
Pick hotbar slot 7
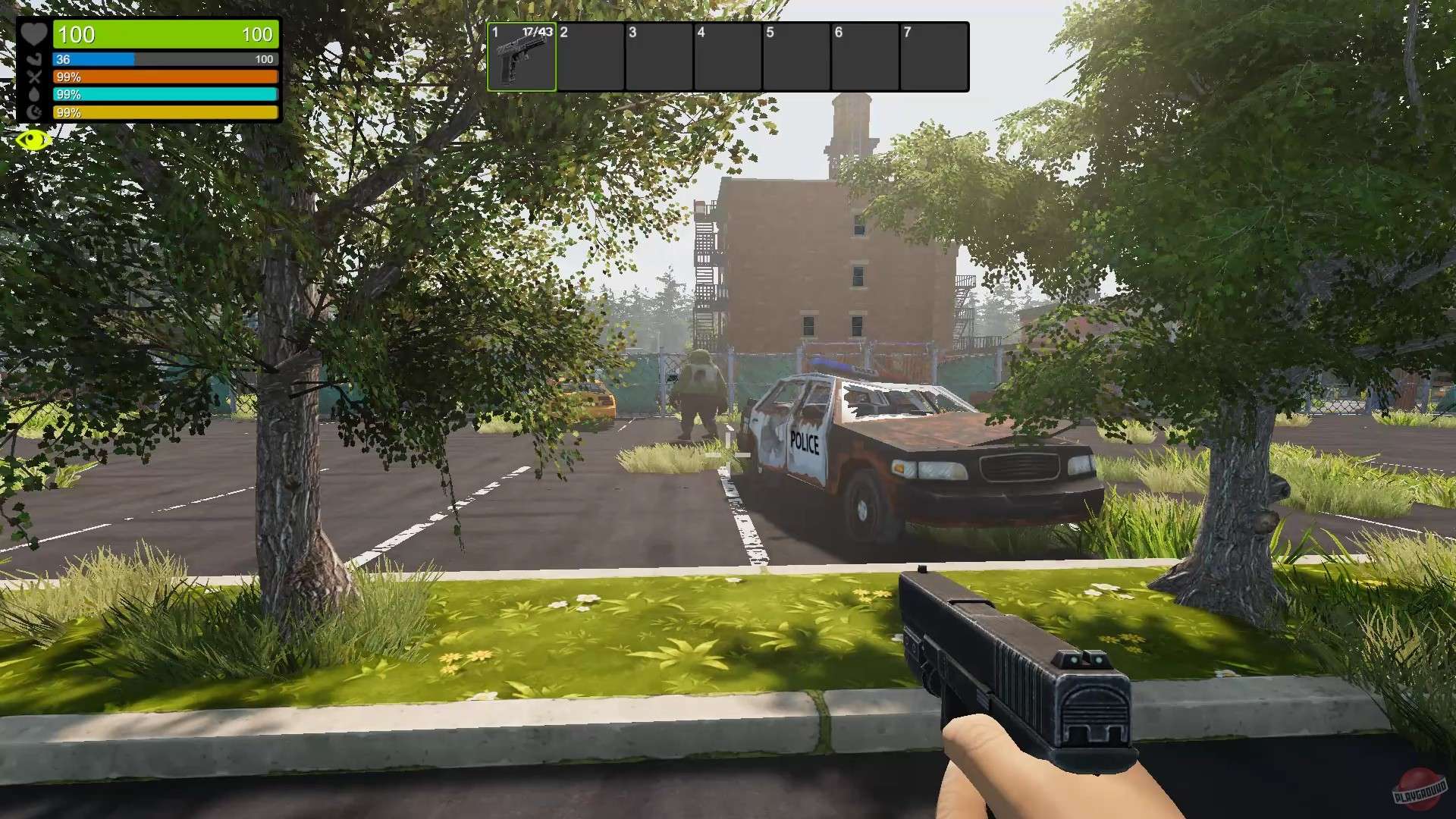(x=934, y=57)
